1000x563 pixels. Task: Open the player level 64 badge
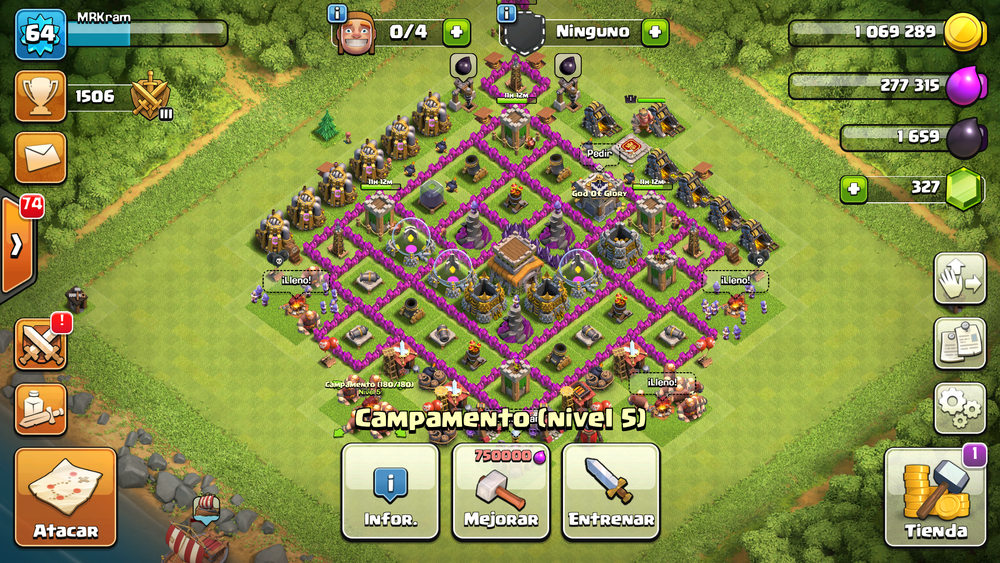click(x=40, y=34)
